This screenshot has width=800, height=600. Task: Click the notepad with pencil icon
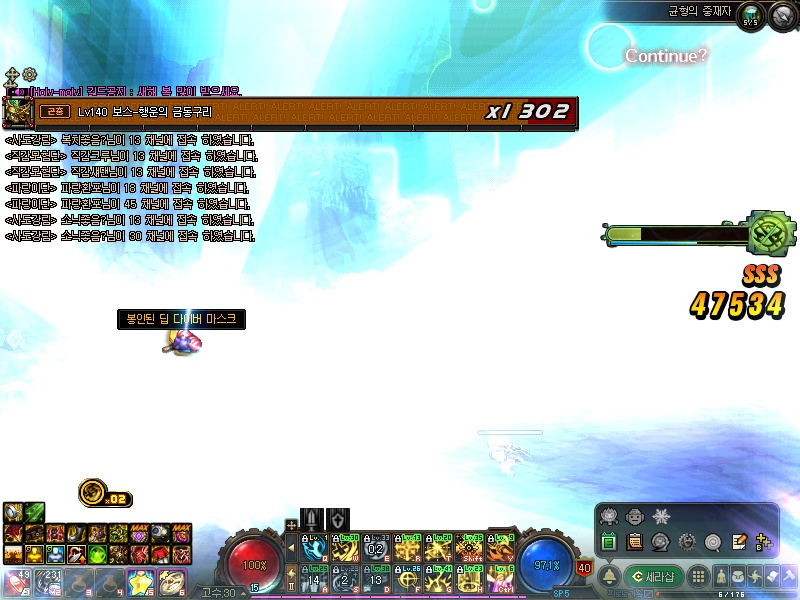pyautogui.click(x=739, y=542)
